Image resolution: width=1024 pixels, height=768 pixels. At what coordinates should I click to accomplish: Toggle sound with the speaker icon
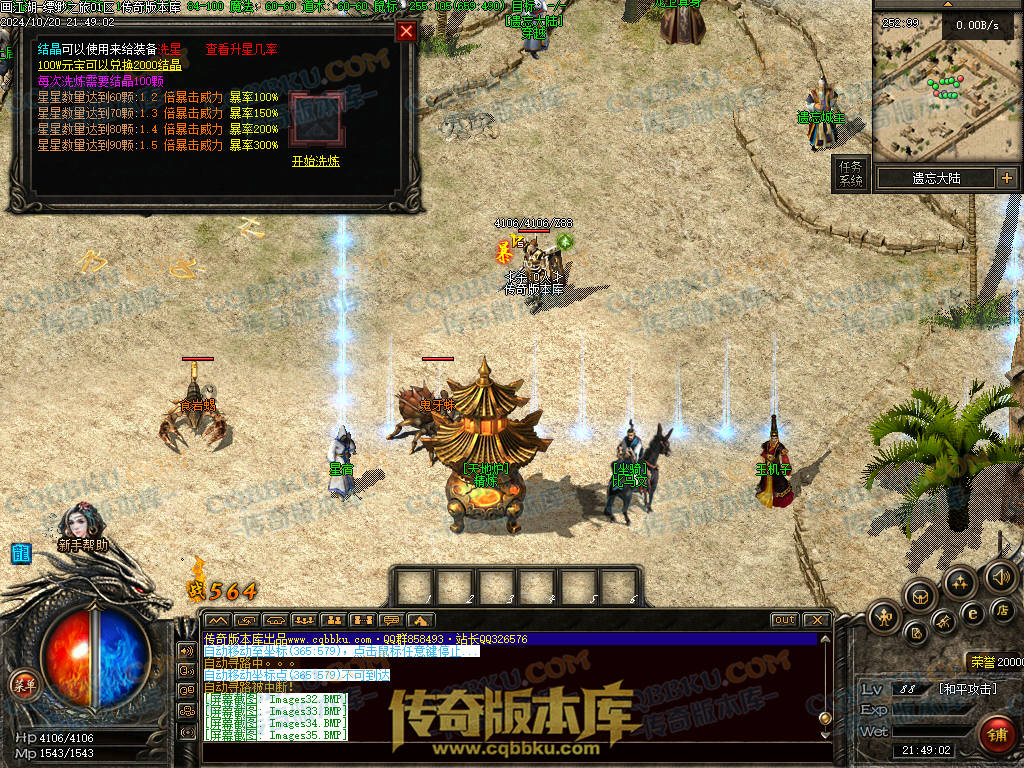click(1000, 576)
